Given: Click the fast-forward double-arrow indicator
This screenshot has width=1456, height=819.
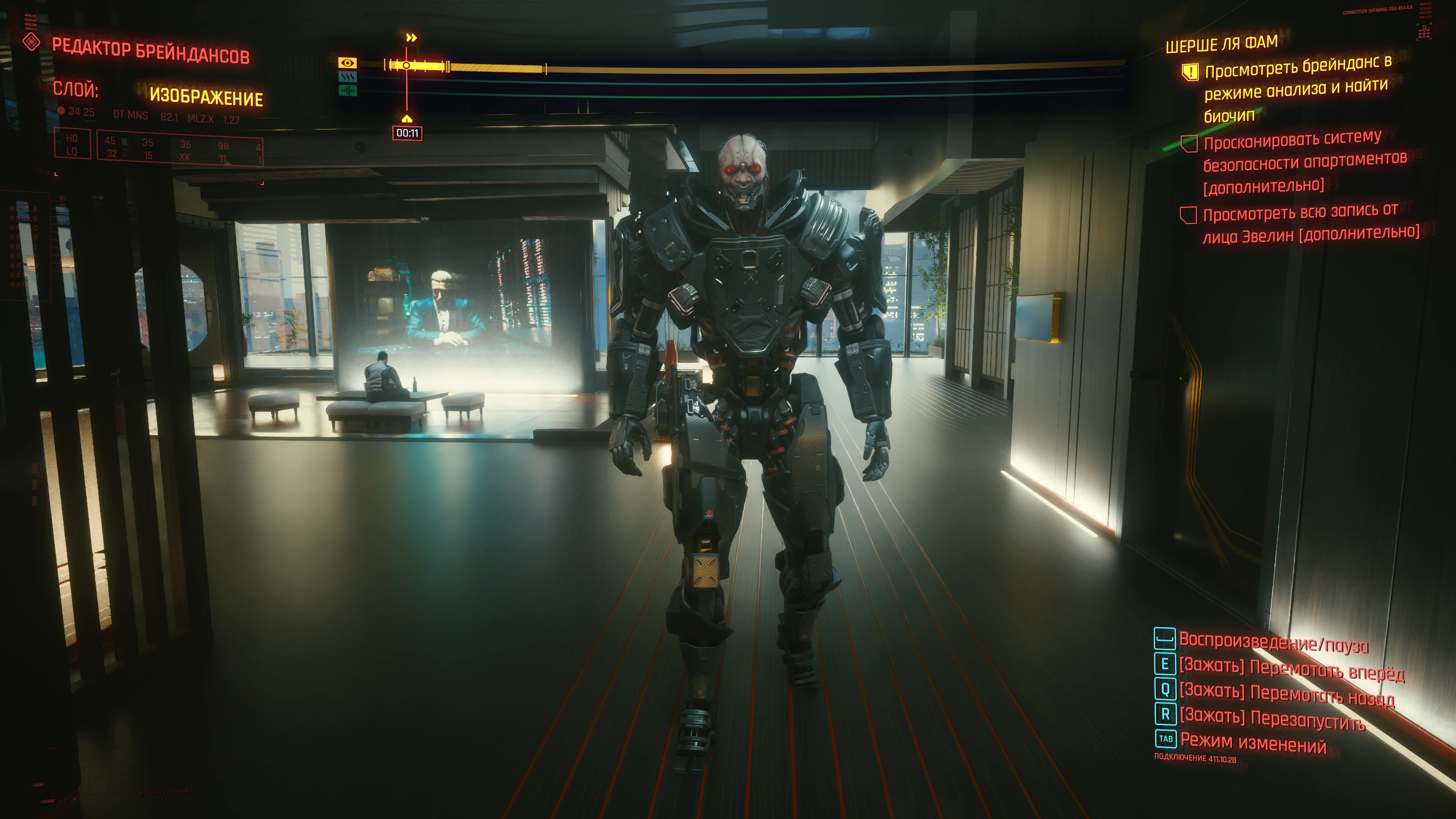Looking at the screenshot, I should [411, 38].
